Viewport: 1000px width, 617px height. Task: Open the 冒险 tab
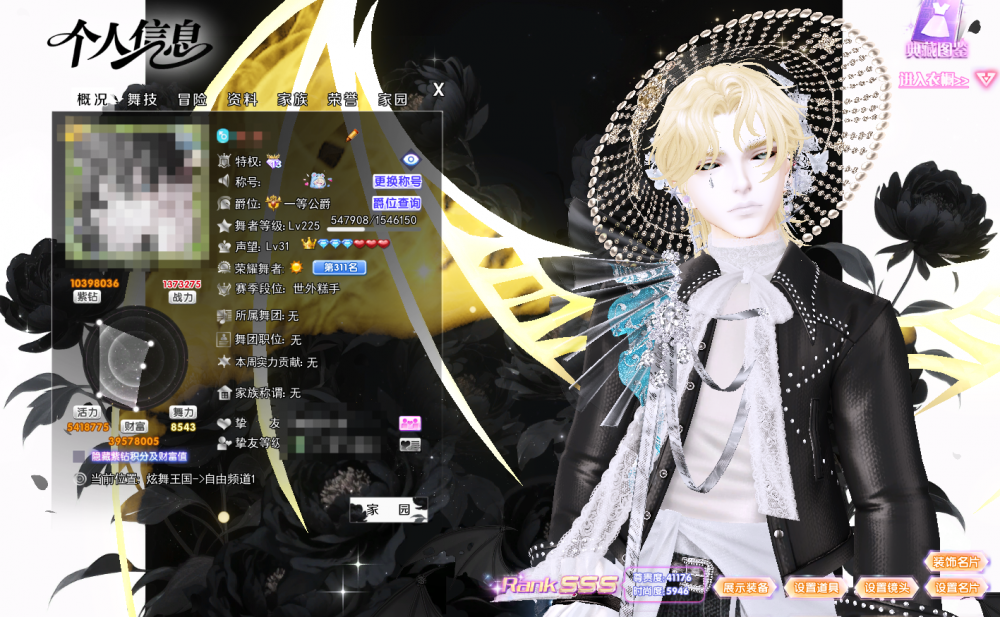(192, 99)
